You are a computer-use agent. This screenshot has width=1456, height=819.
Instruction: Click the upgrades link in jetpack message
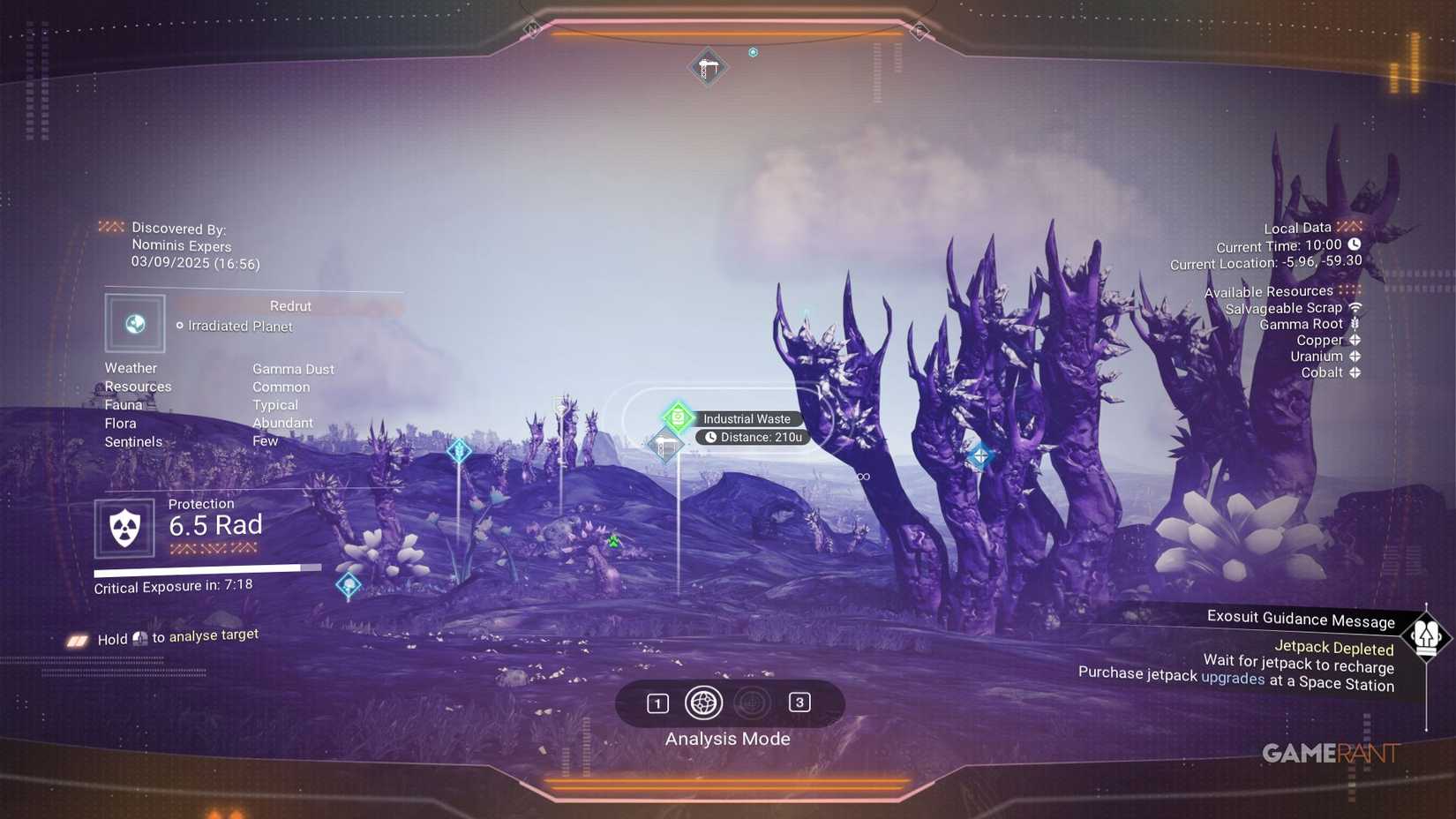(1233, 679)
